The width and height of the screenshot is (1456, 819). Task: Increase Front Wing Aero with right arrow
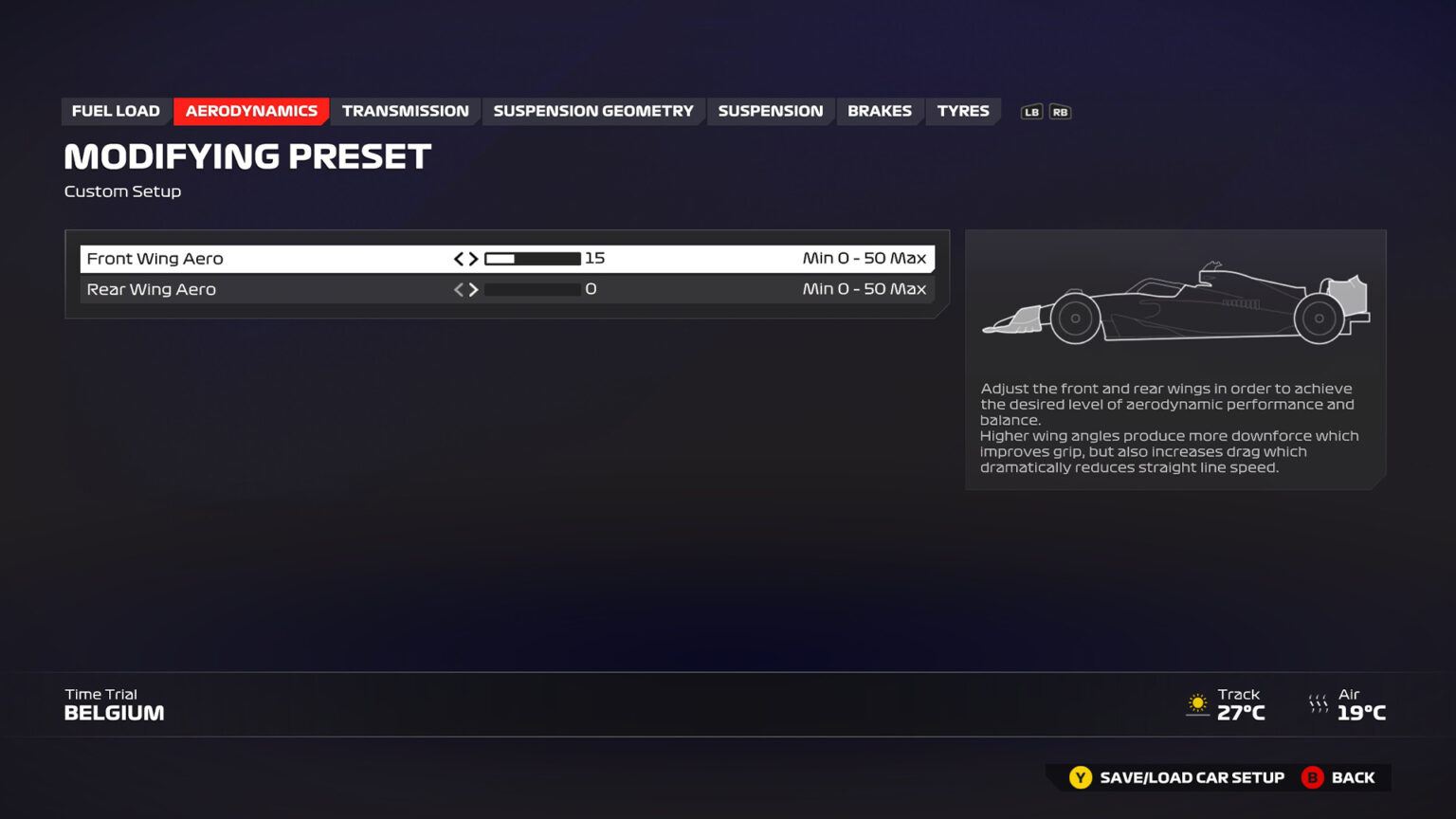[474, 257]
